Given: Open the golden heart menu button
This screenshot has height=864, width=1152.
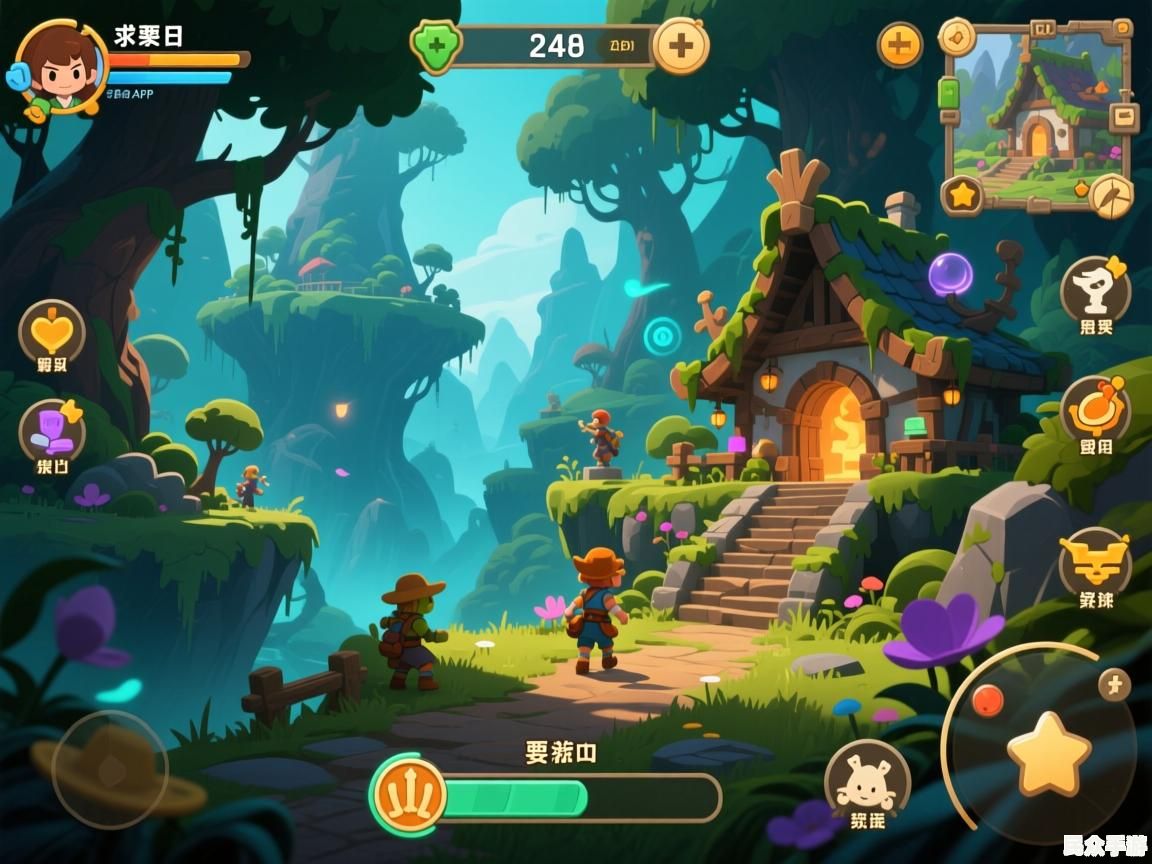Looking at the screenshot, I should click(x=52, y=333).
